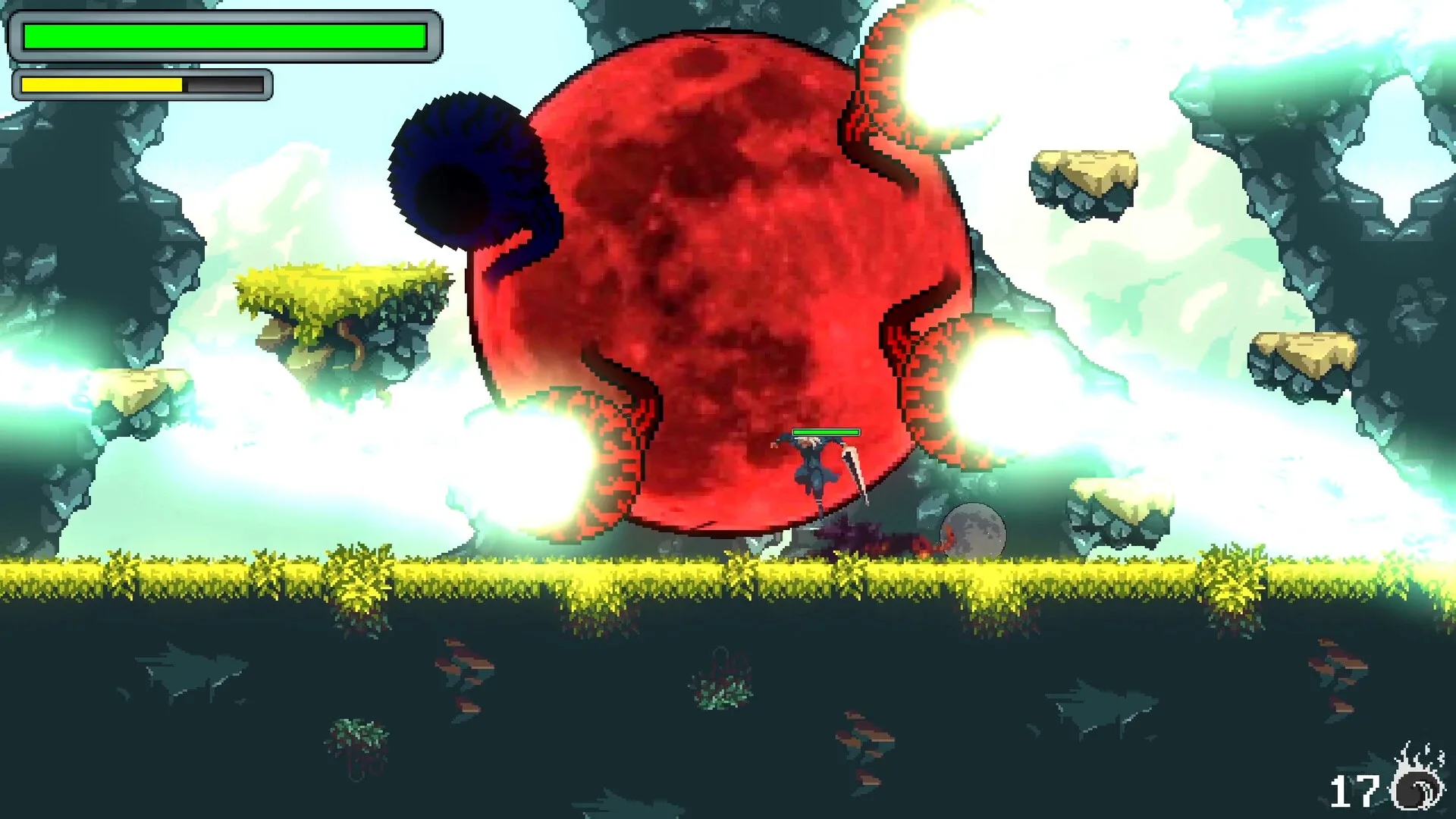Click the green health bar above the player

(823, 432)
